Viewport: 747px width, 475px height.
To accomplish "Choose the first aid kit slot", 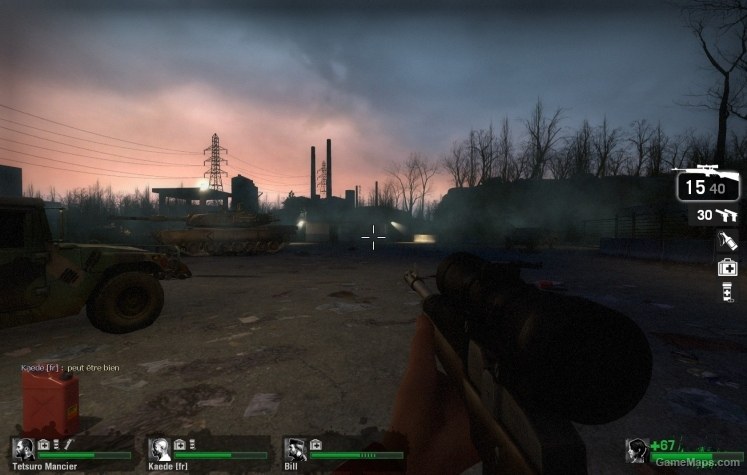I will click(x=727, y=267).
